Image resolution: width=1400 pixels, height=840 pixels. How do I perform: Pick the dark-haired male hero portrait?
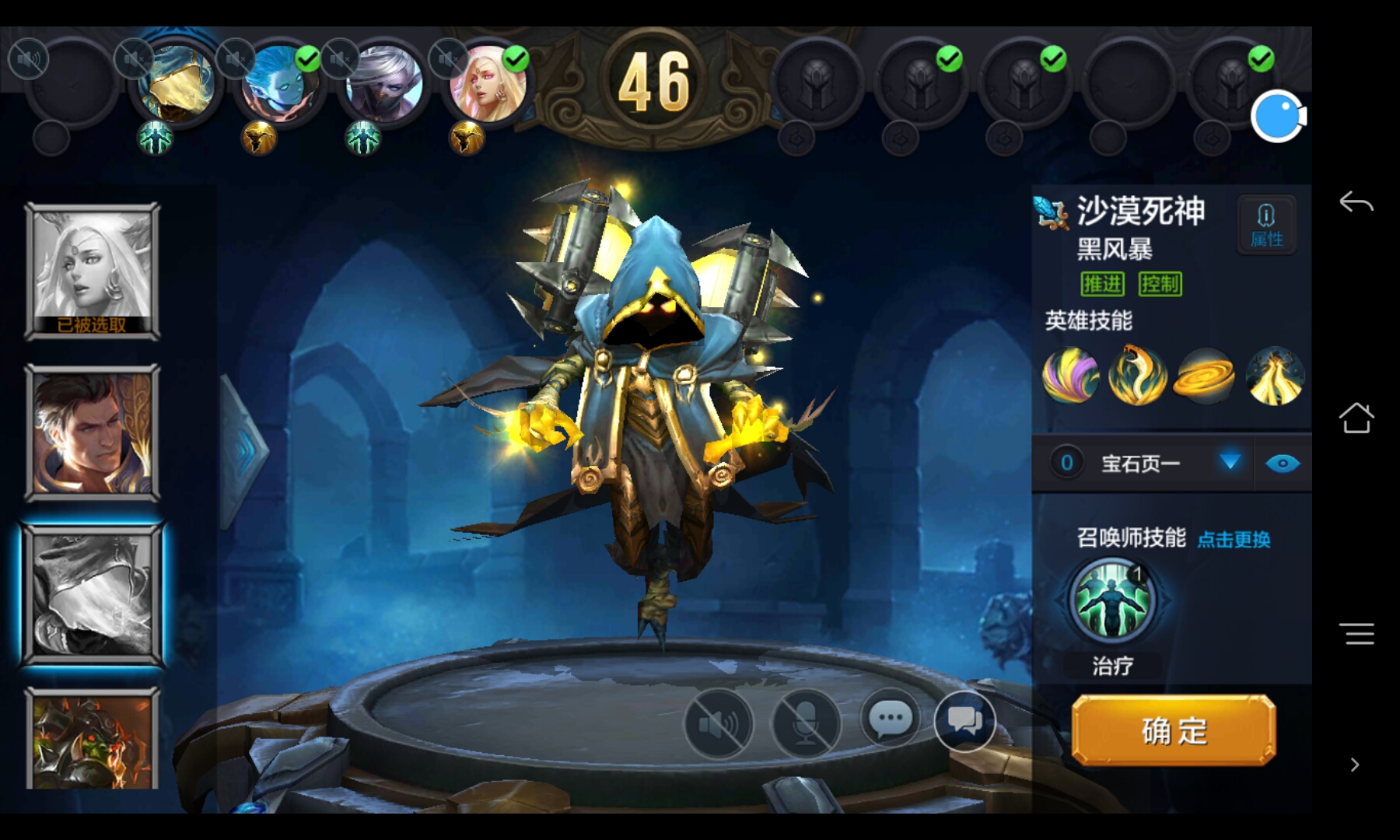pos(93,433)
